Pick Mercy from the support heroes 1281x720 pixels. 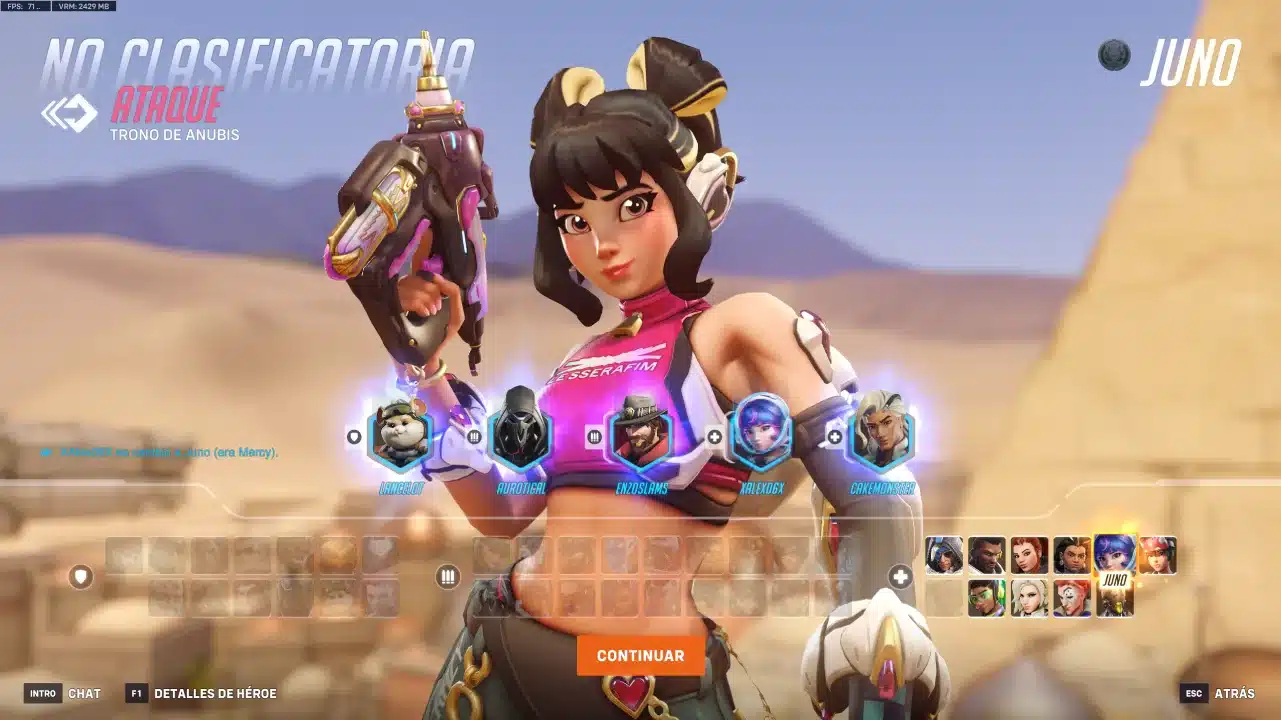click(x=1029, y=598)
